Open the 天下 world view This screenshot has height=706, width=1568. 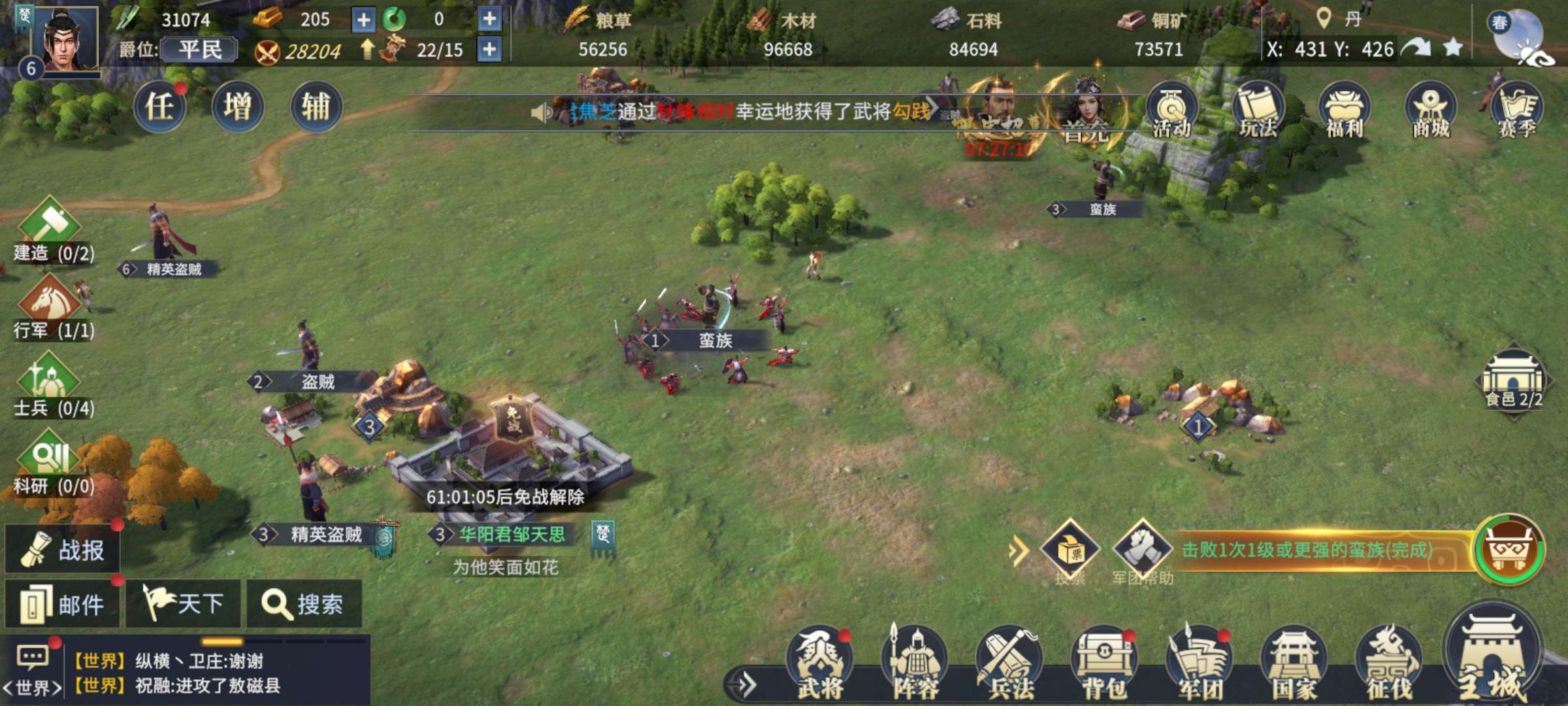click(x=184, y=604)
